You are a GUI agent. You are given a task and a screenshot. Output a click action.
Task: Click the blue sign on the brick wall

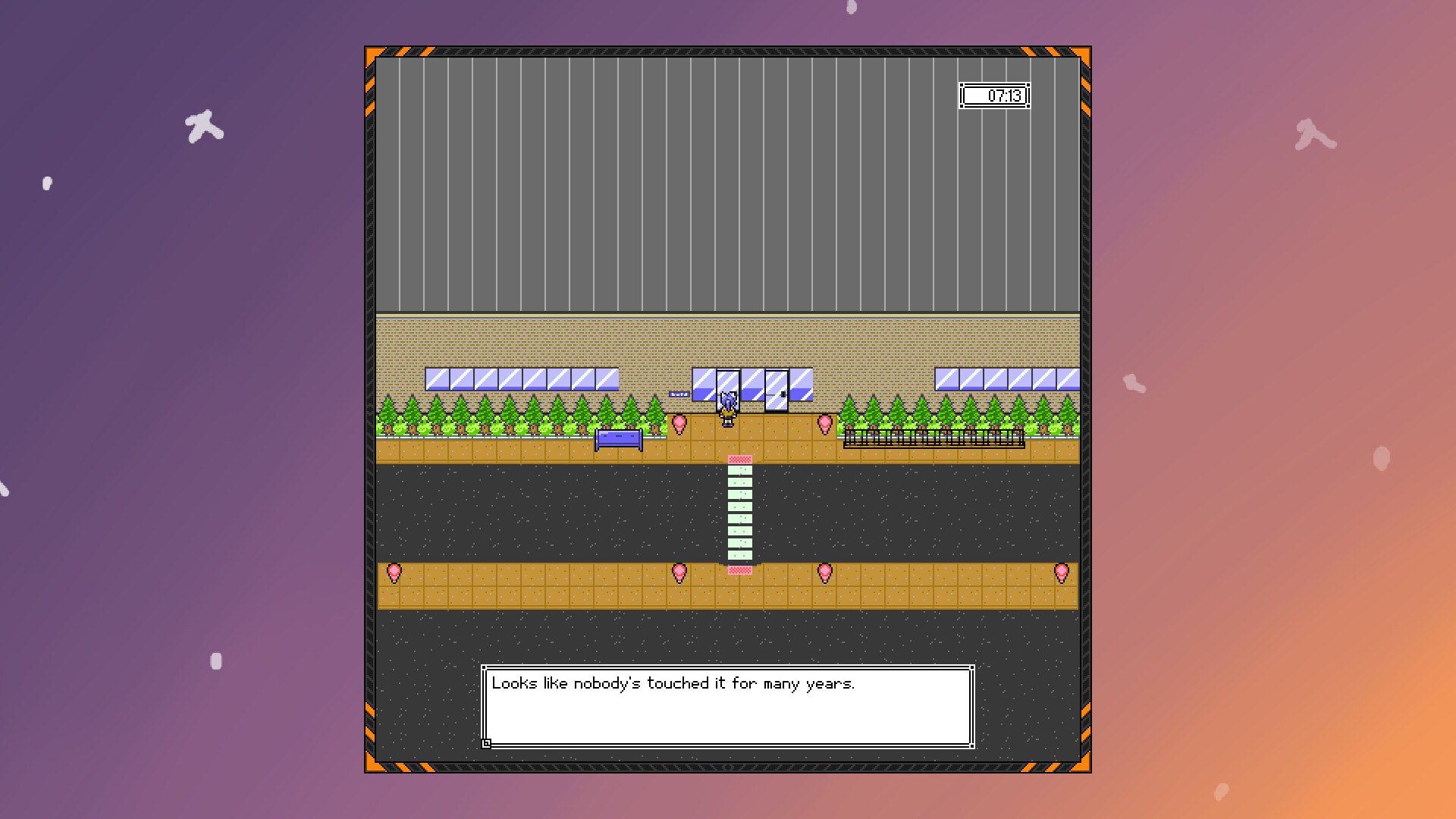point(679,394)
